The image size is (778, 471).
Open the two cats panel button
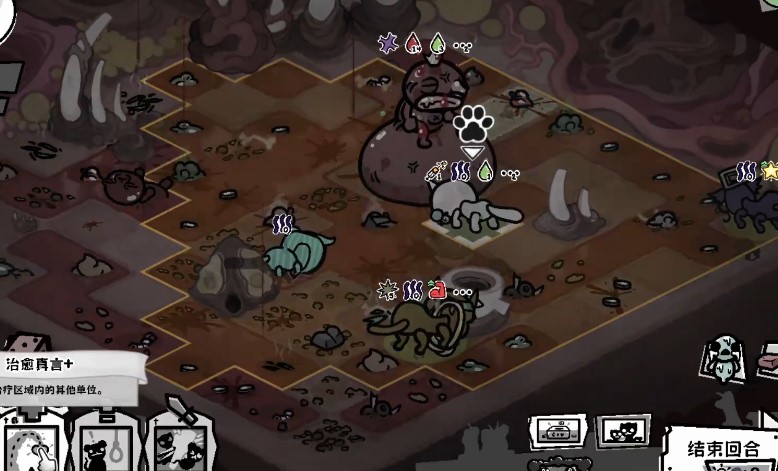[621, 432]
